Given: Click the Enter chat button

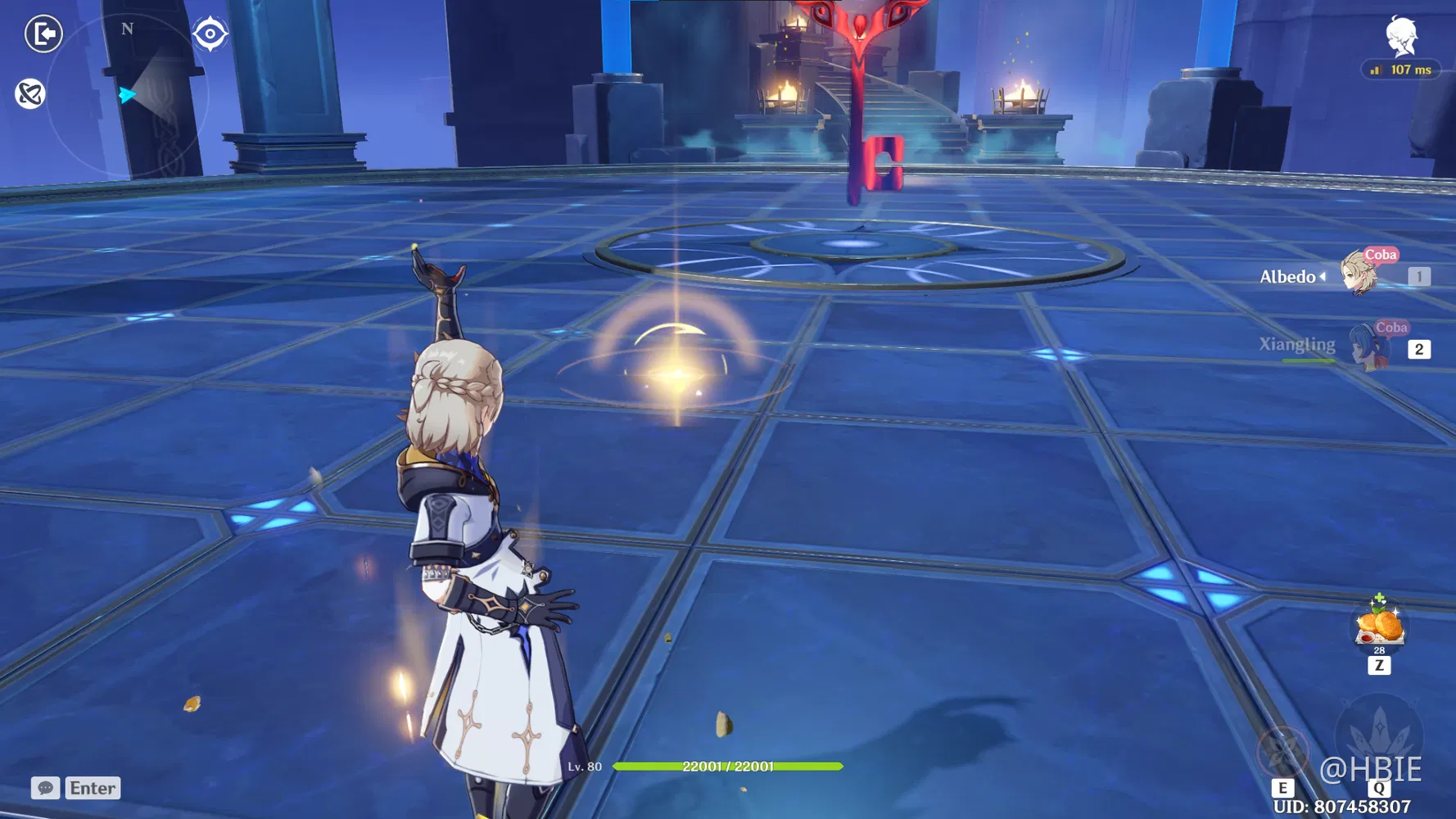Looking at the screenshot, I should point(92,788).
